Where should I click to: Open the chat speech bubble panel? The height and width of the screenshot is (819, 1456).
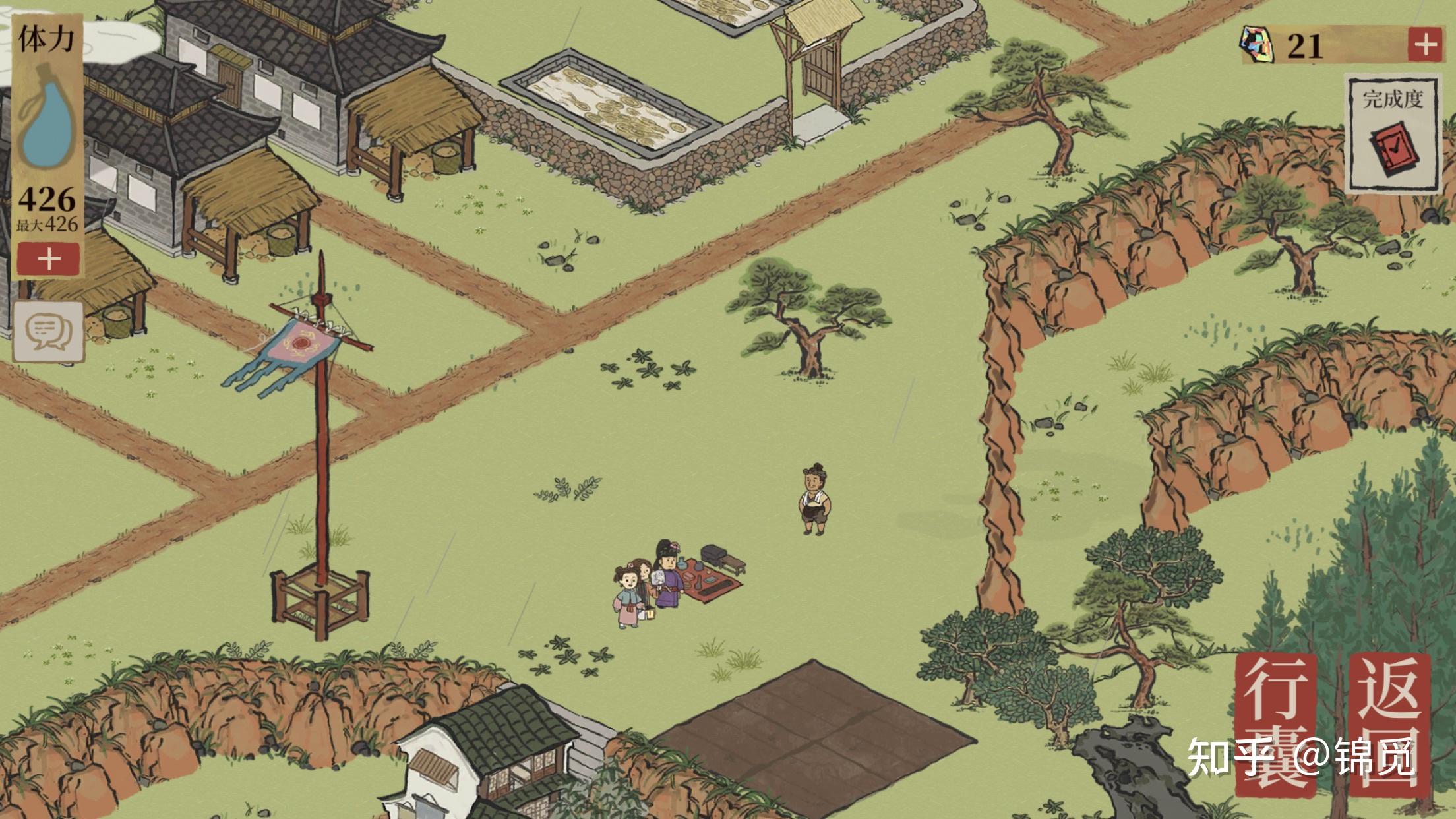[x=49, y=332]
